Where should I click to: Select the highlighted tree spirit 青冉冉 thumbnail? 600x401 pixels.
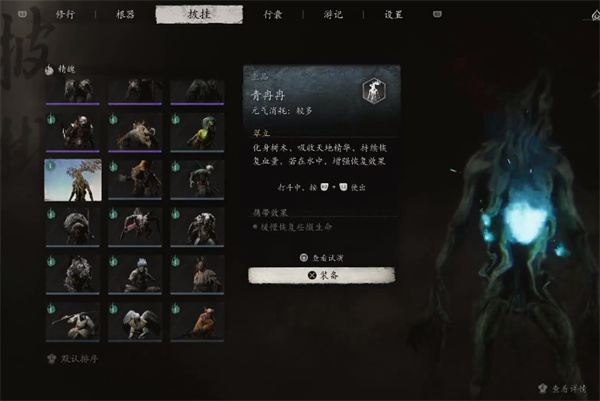pos(73,179)
